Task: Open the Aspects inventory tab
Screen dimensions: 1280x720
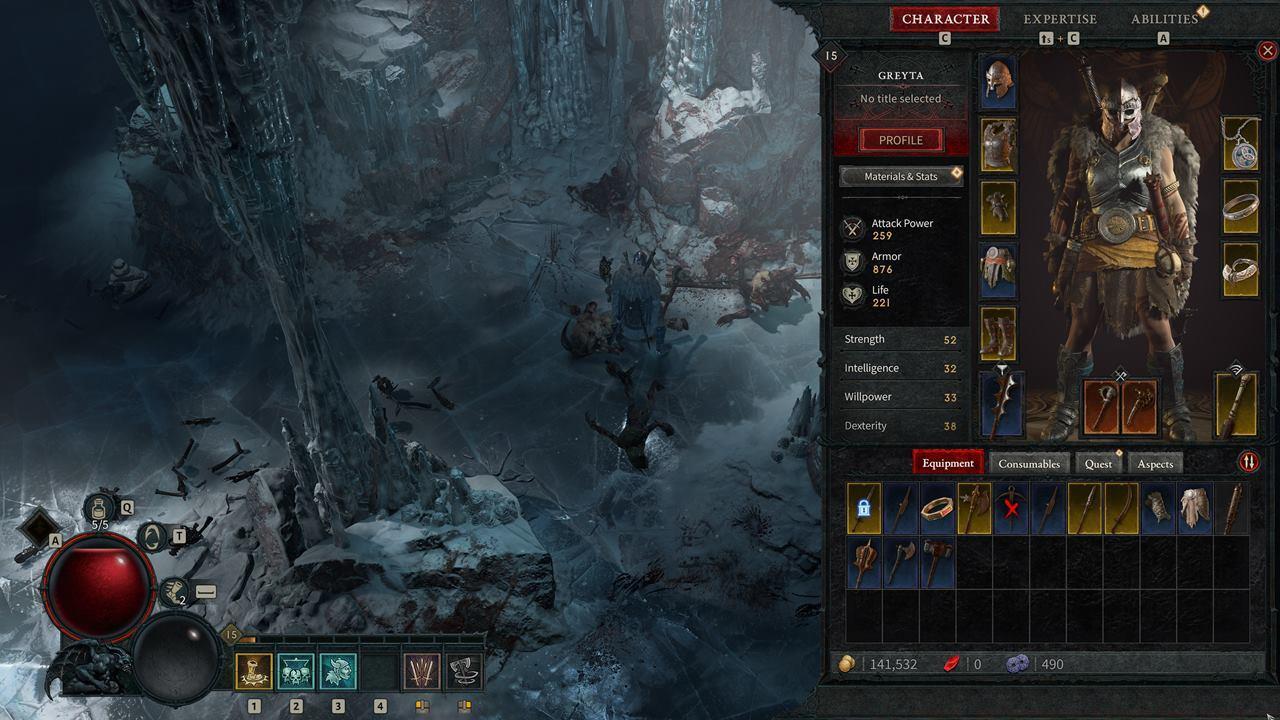Action: pyautogui.click(x=1155, y=463)
